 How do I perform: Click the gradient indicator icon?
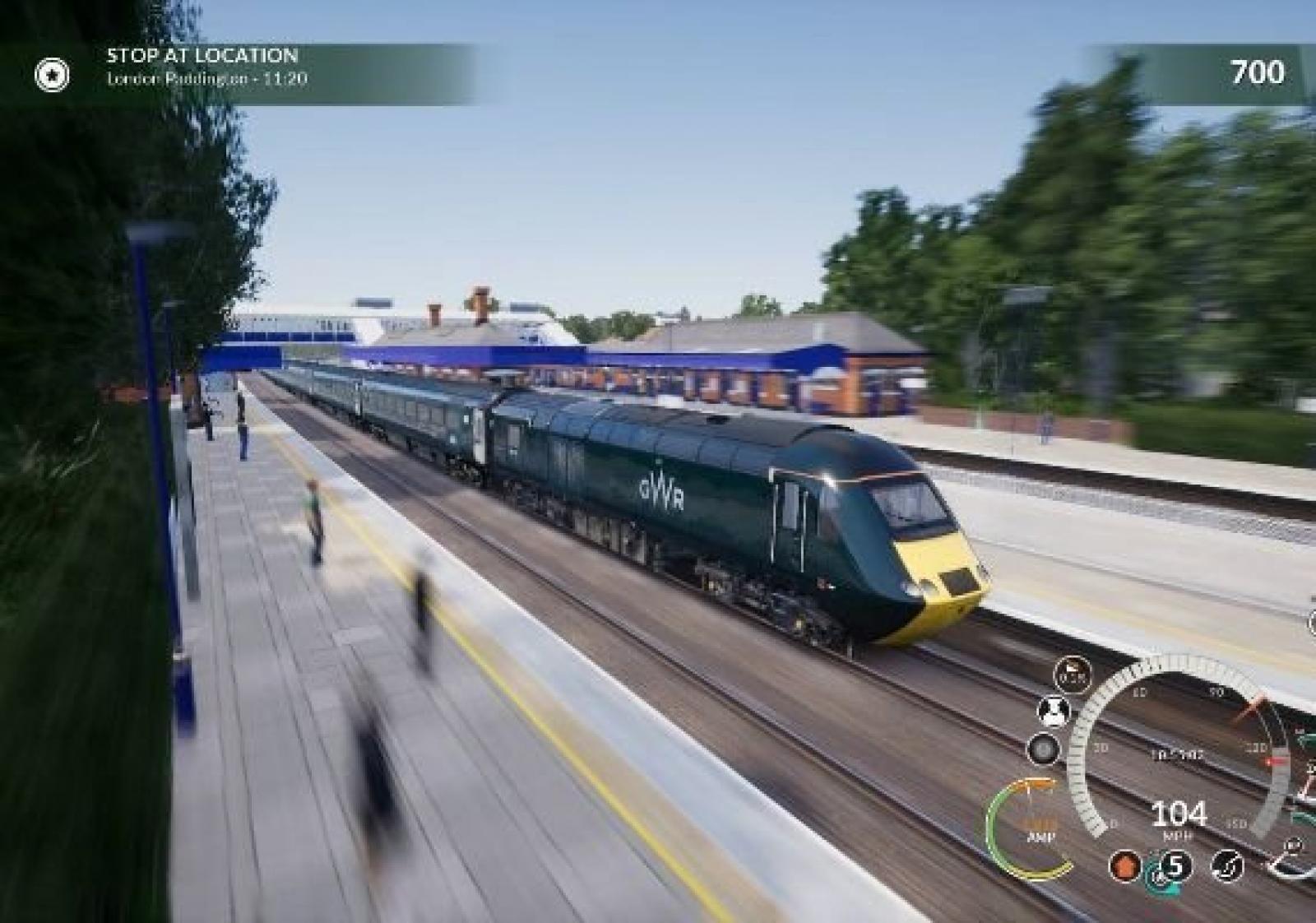point(1072,674)
